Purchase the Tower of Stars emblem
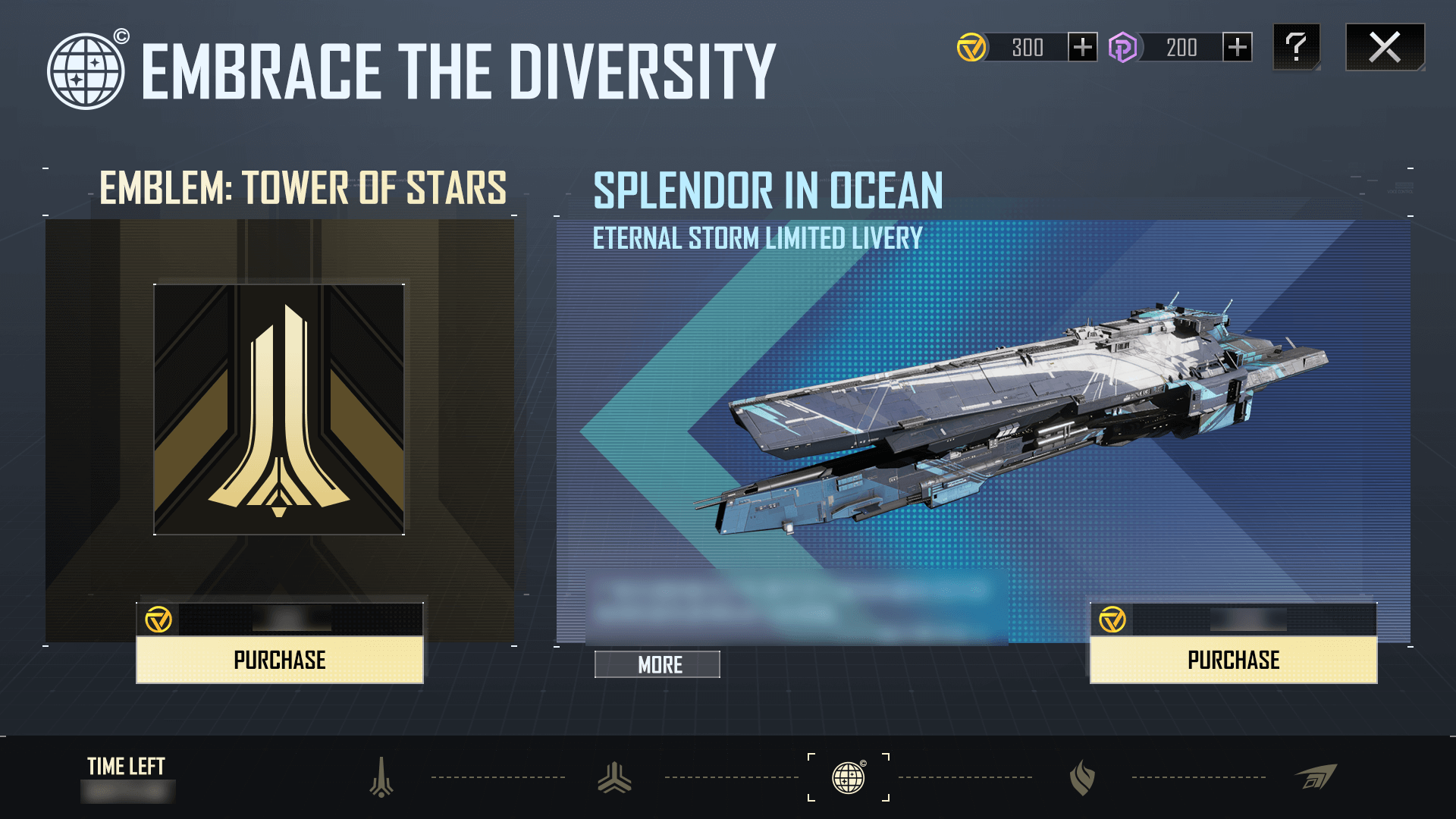This screenshot has width=1456, height=819. [279, 660]
